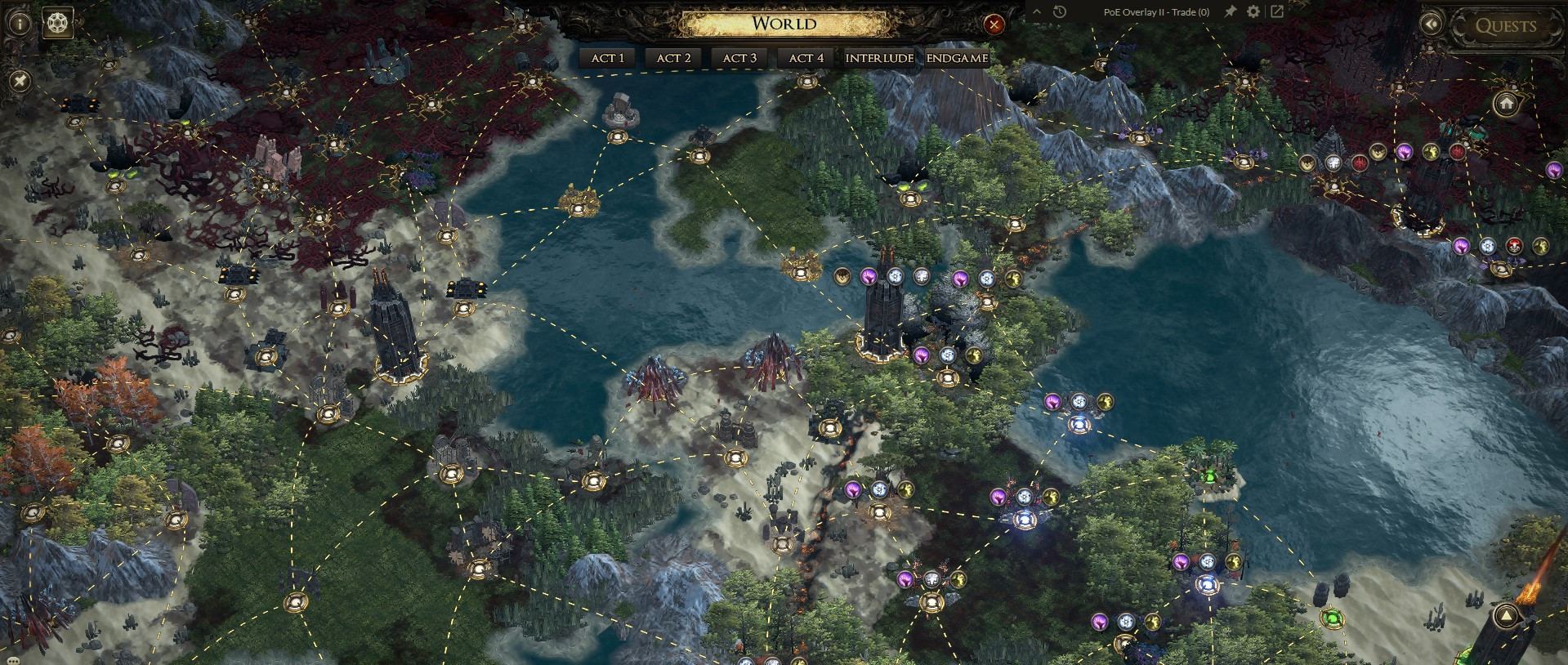Select the Endgame tab
The image size is (1568, 665).
pyautogui.click(x=957, y=58)
